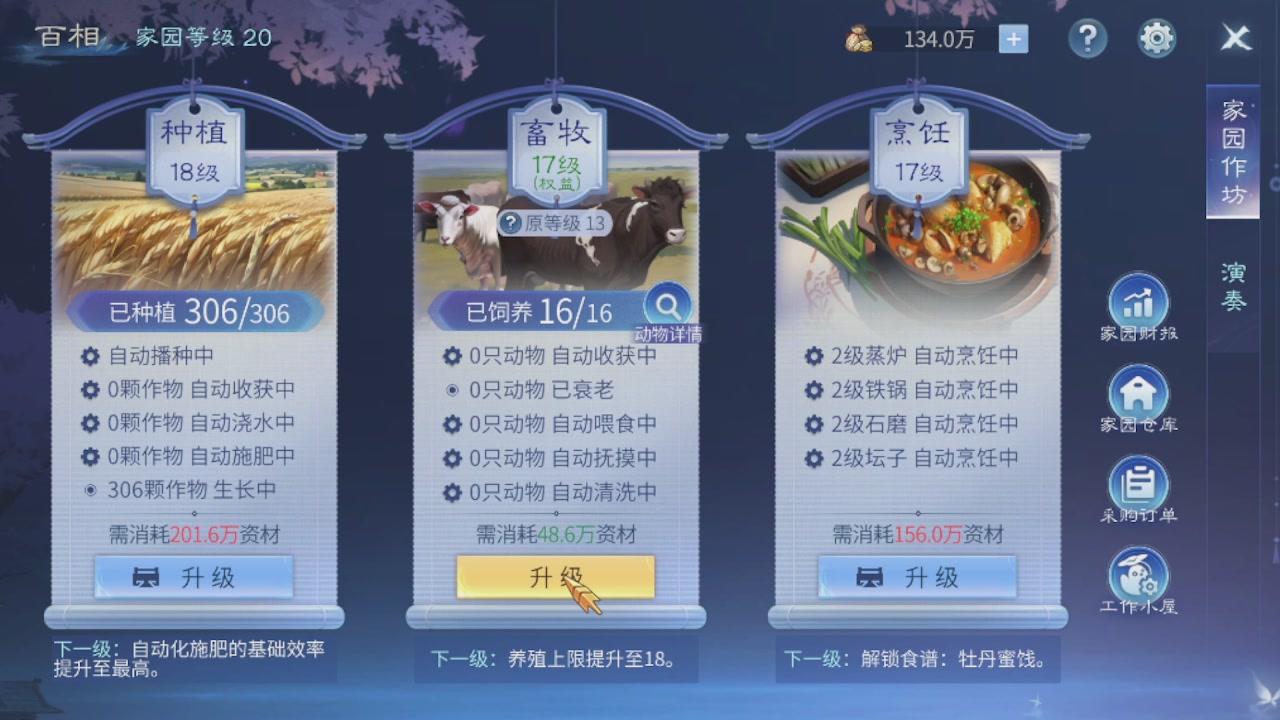Click the money bag currency icon
Viewport: 1280px width, 720px height.
[858, 40]
